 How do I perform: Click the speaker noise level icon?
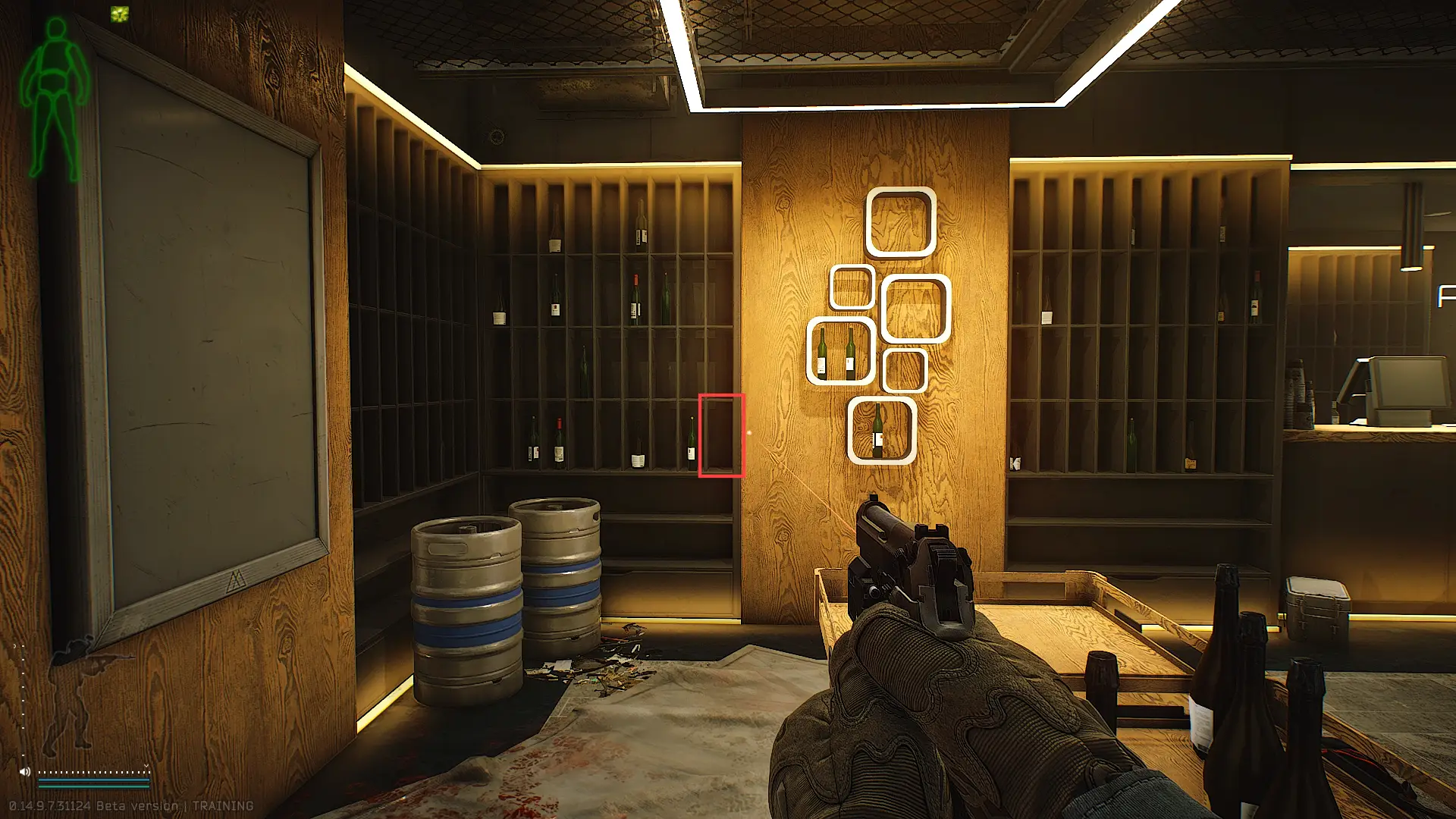point(25,772)
